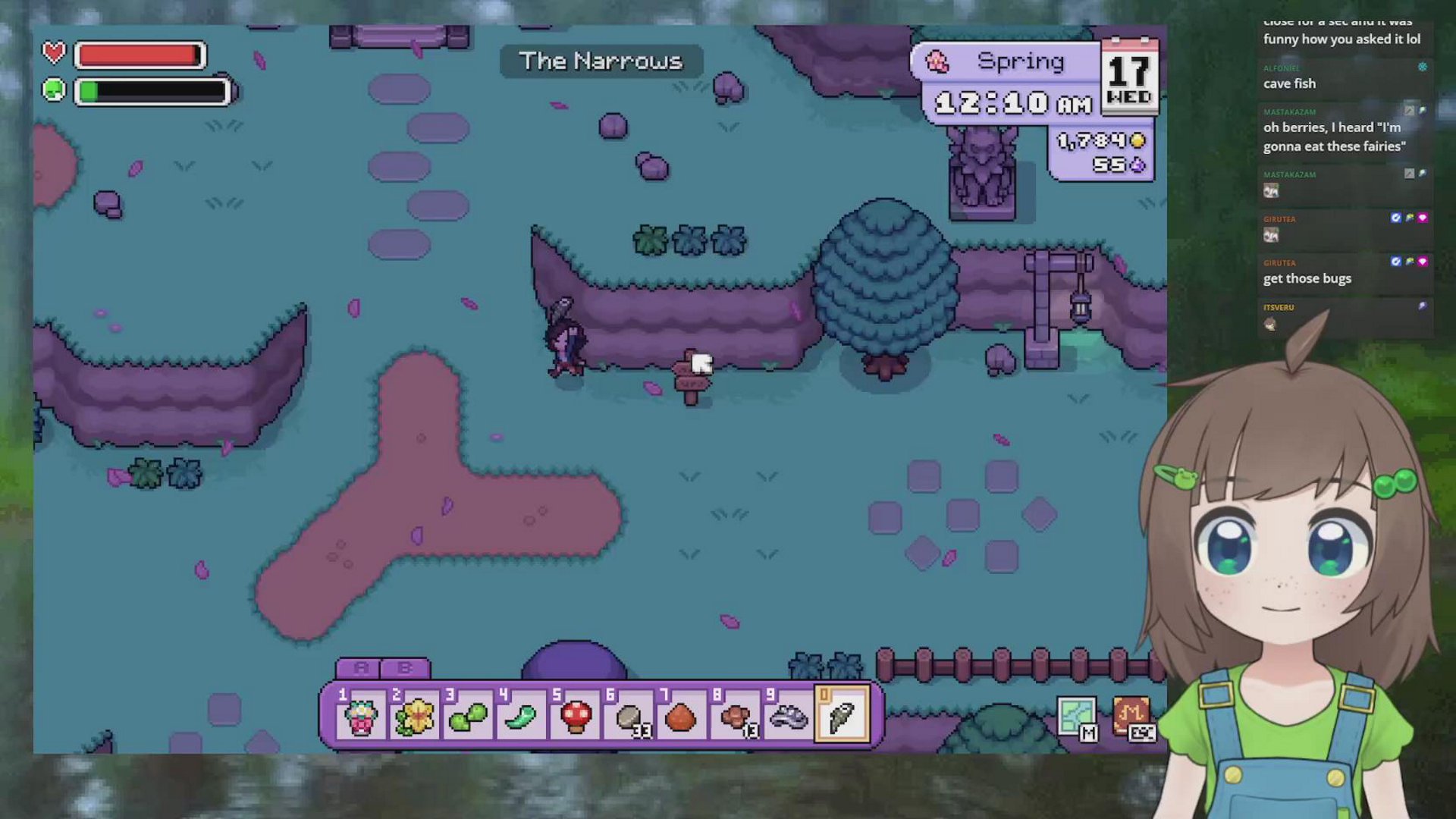Select the mushroom in hotbar slot 5

coord(576,716)
